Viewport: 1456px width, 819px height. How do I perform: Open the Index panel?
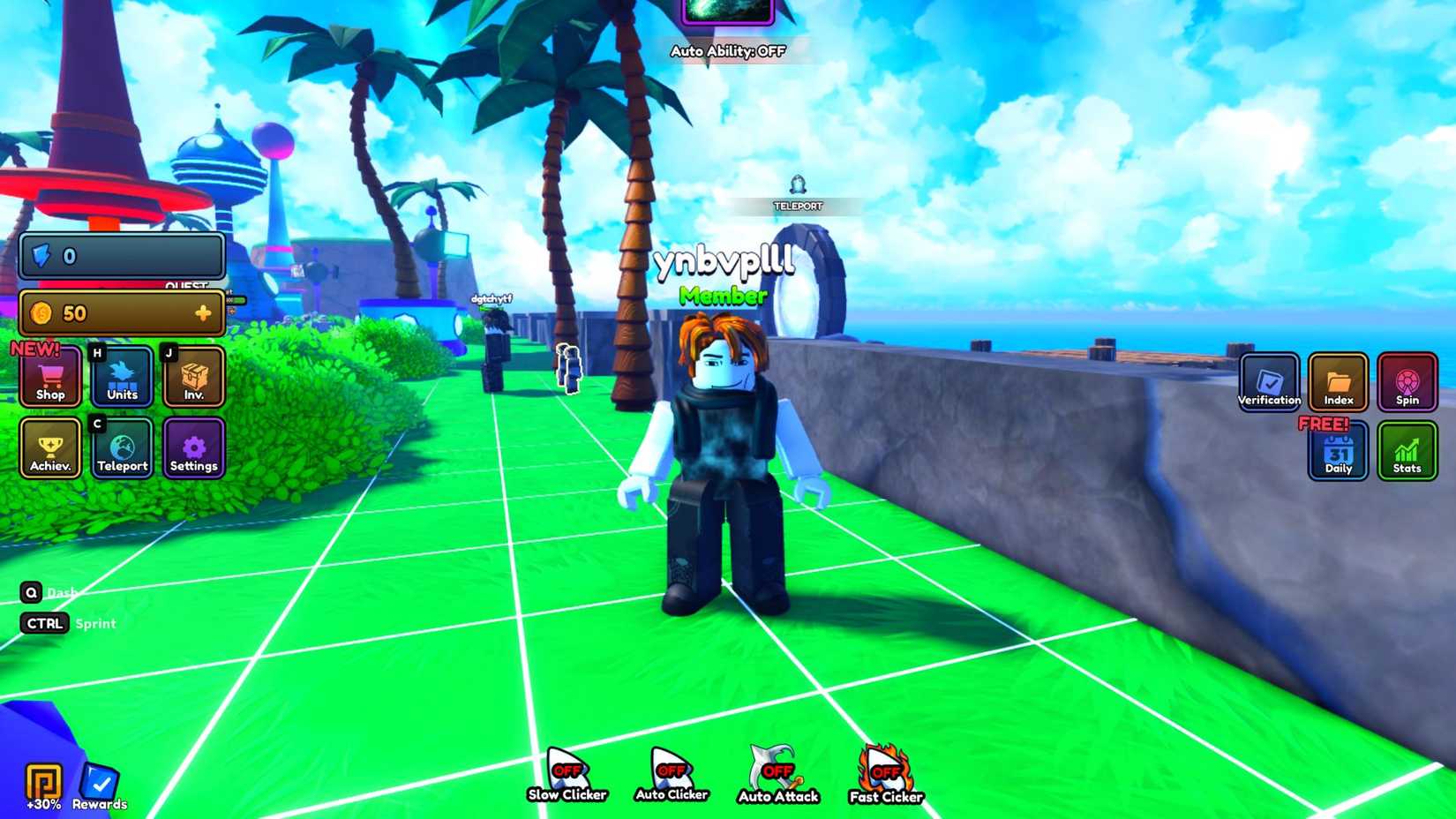click(1338, 382)
